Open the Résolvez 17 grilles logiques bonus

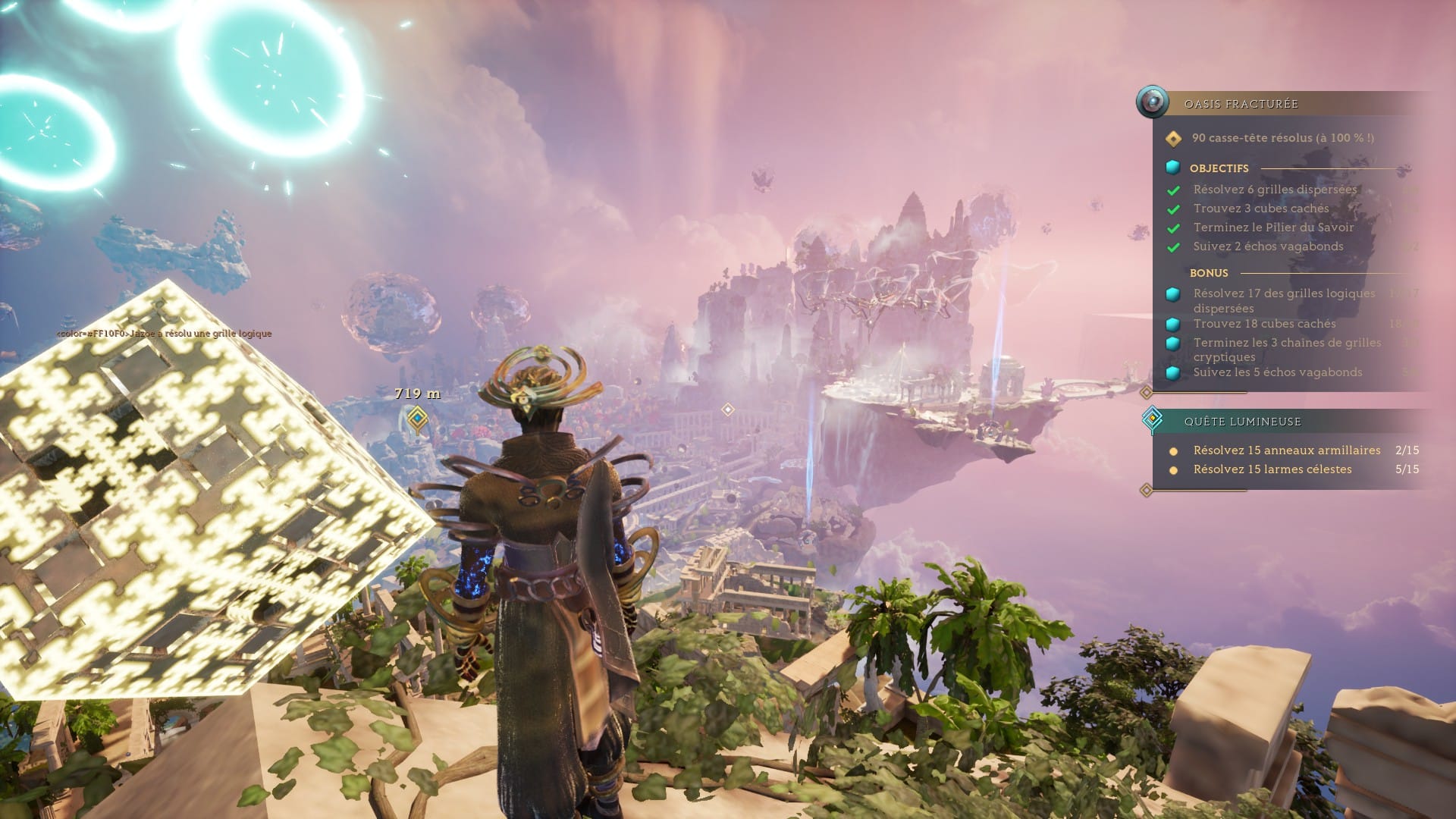pyautogui.click(x=1283, y=300)
